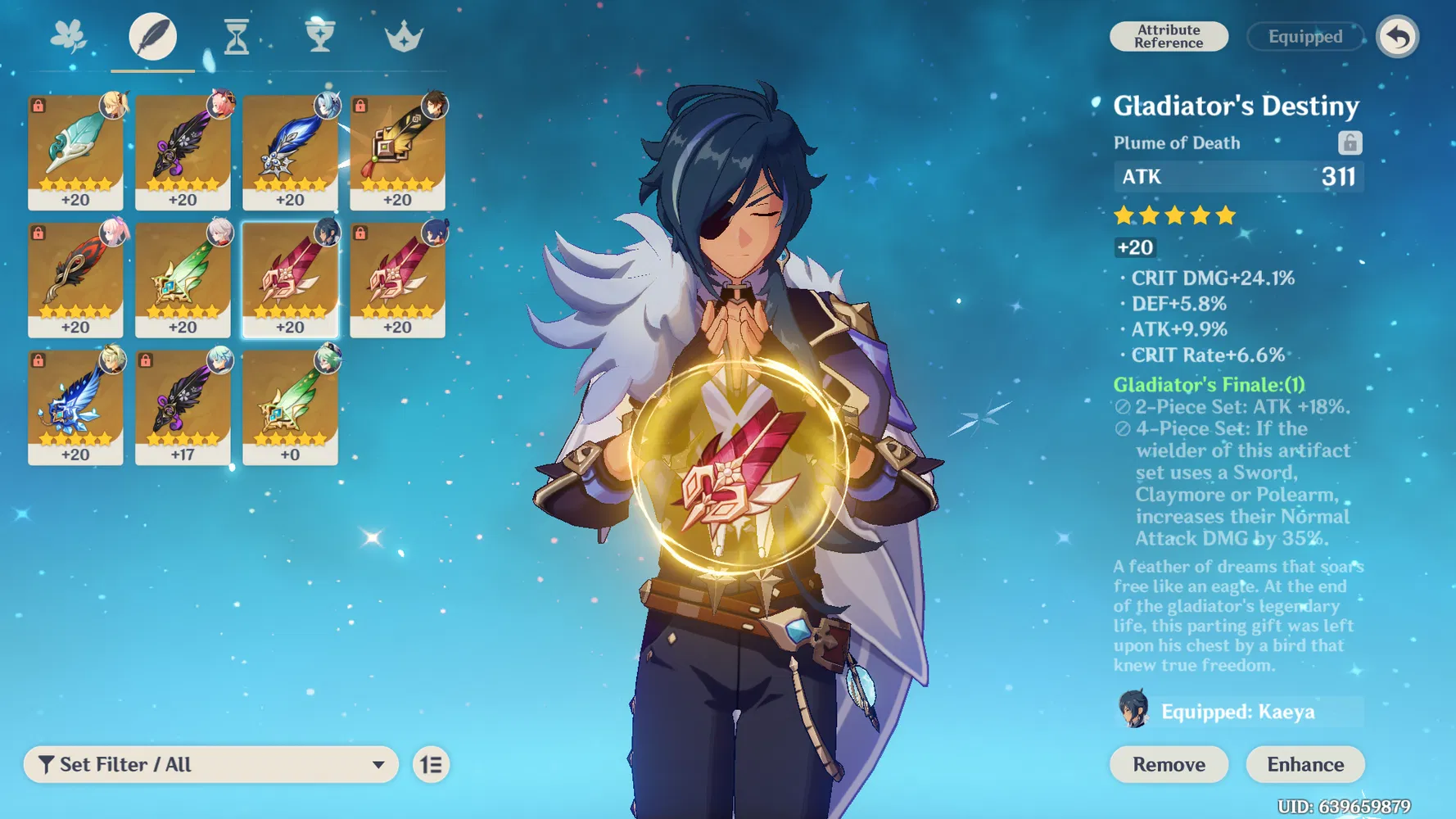Toggle the lock on Gladiator's Destiny
The height and width of the screenshot is (819, 1456).
(x=1350, y=143)
